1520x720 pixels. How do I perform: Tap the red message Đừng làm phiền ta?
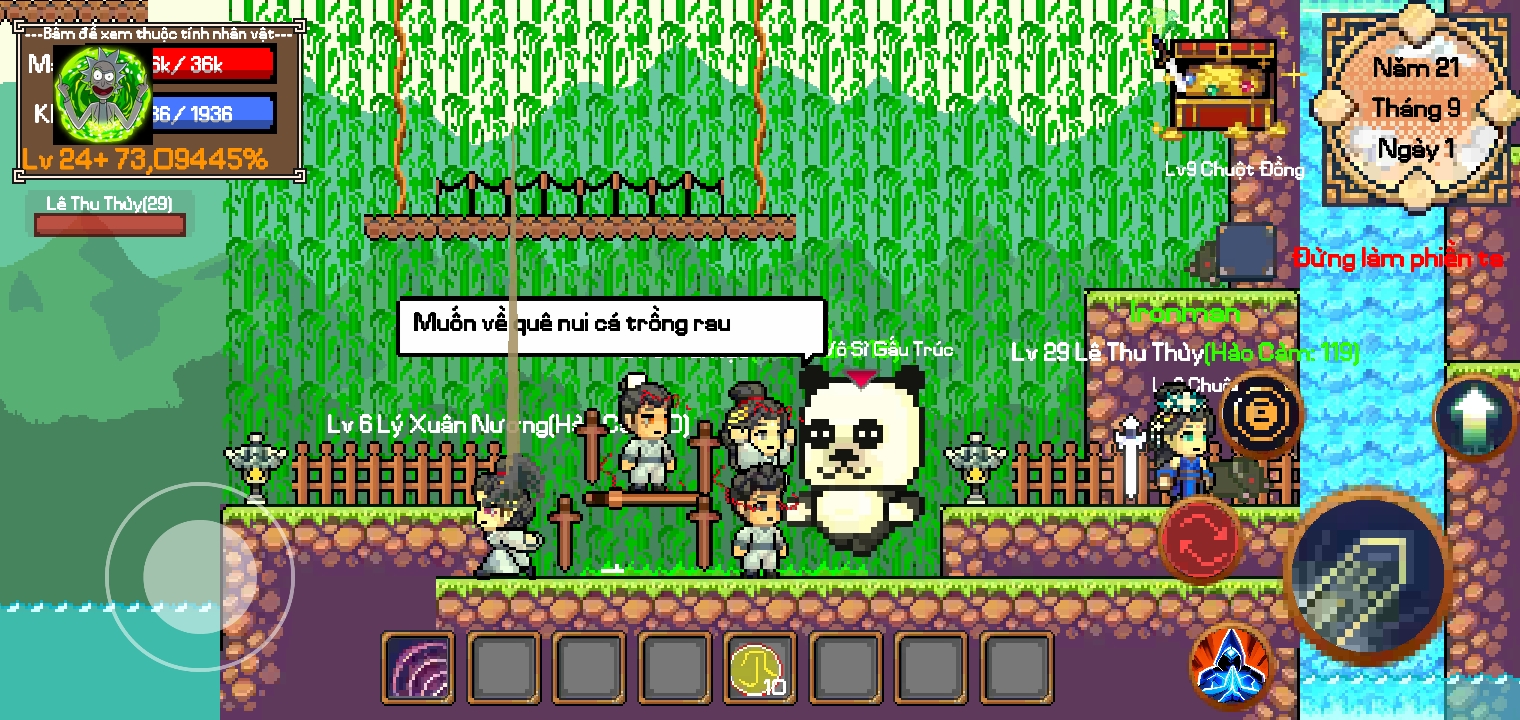coord(1399,258)
